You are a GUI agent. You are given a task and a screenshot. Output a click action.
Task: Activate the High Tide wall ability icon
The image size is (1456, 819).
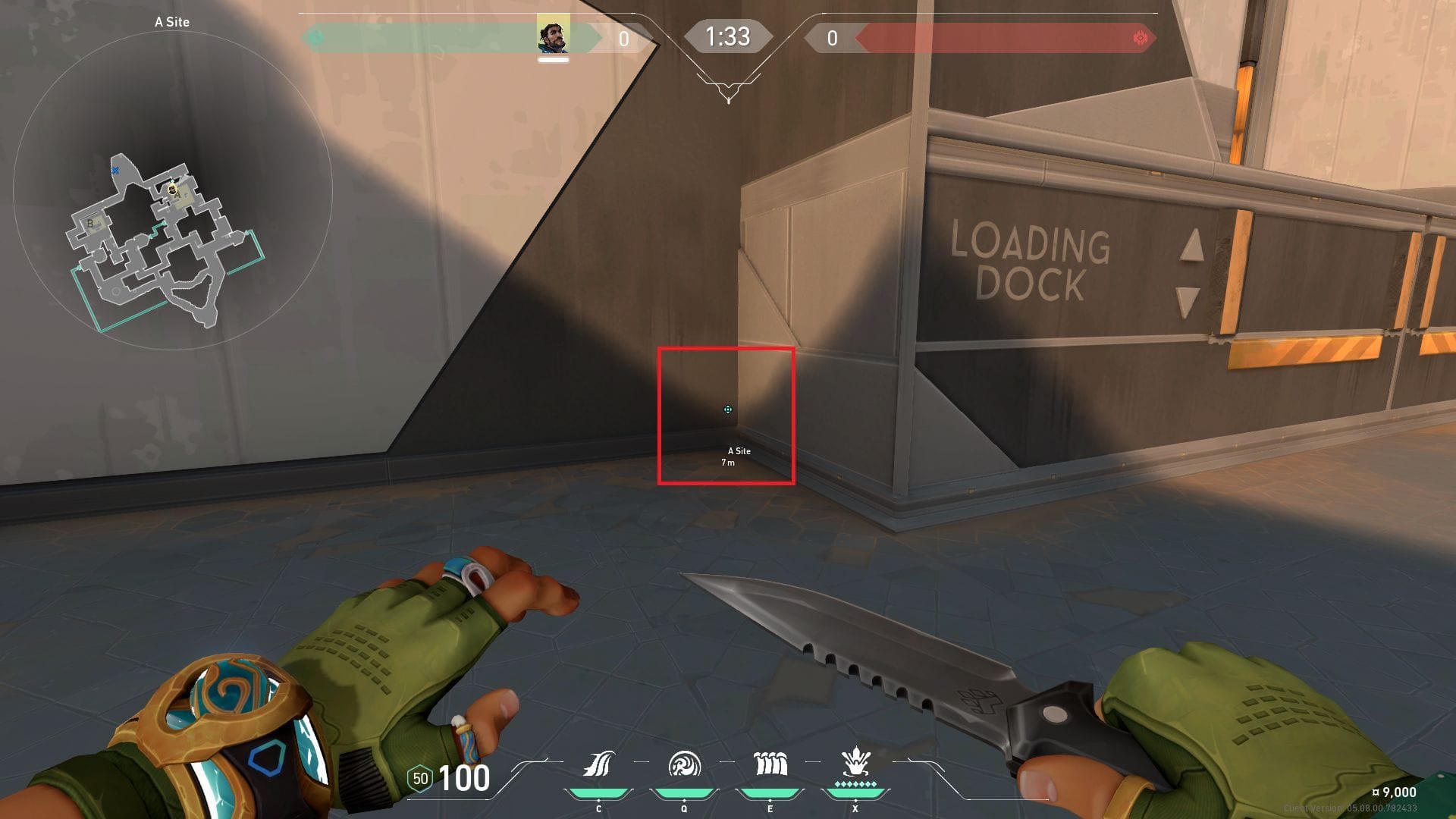click(x=770, y=764)
